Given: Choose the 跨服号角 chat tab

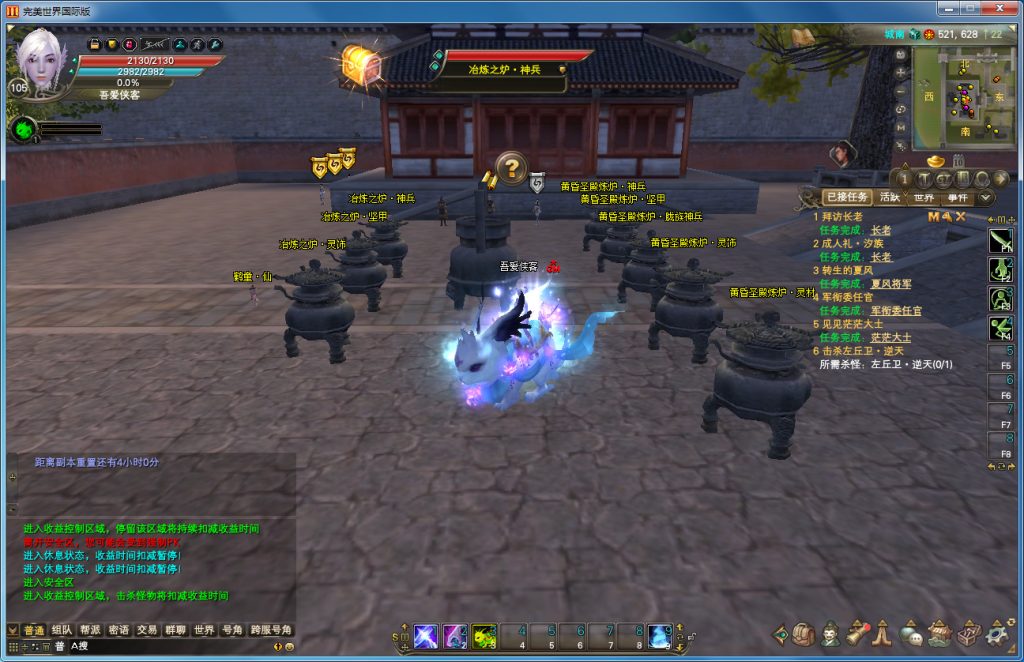Looking at the screenshot, I should [x=271, y=630].
